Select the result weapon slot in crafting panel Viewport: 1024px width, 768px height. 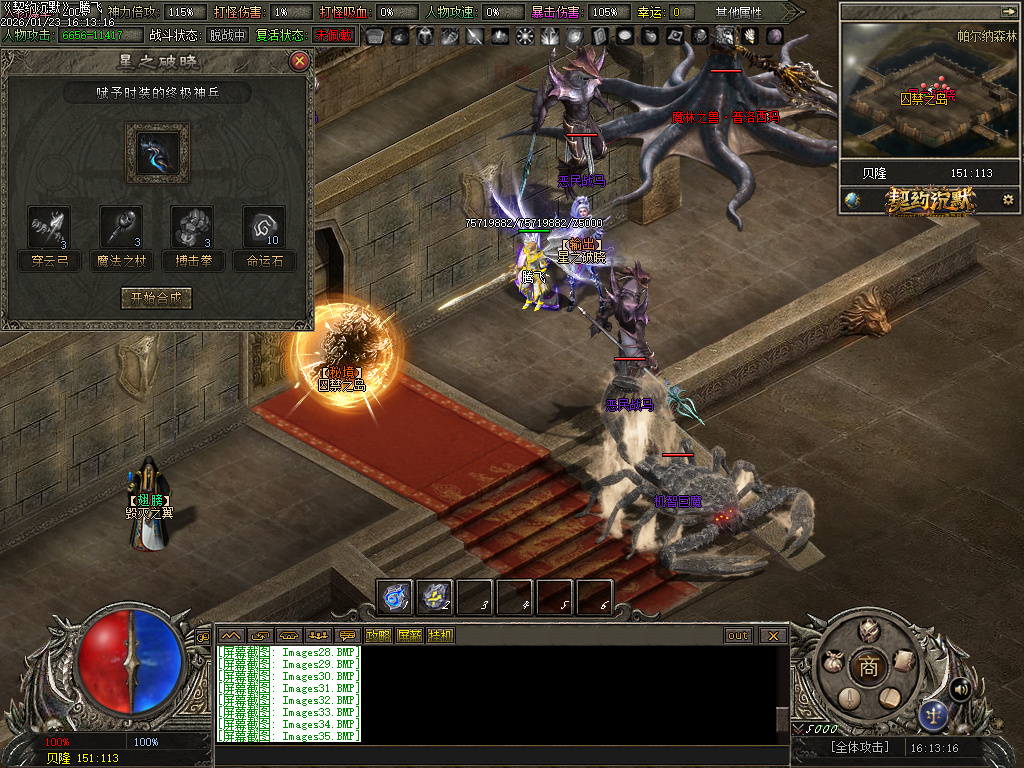coord(157,153)
